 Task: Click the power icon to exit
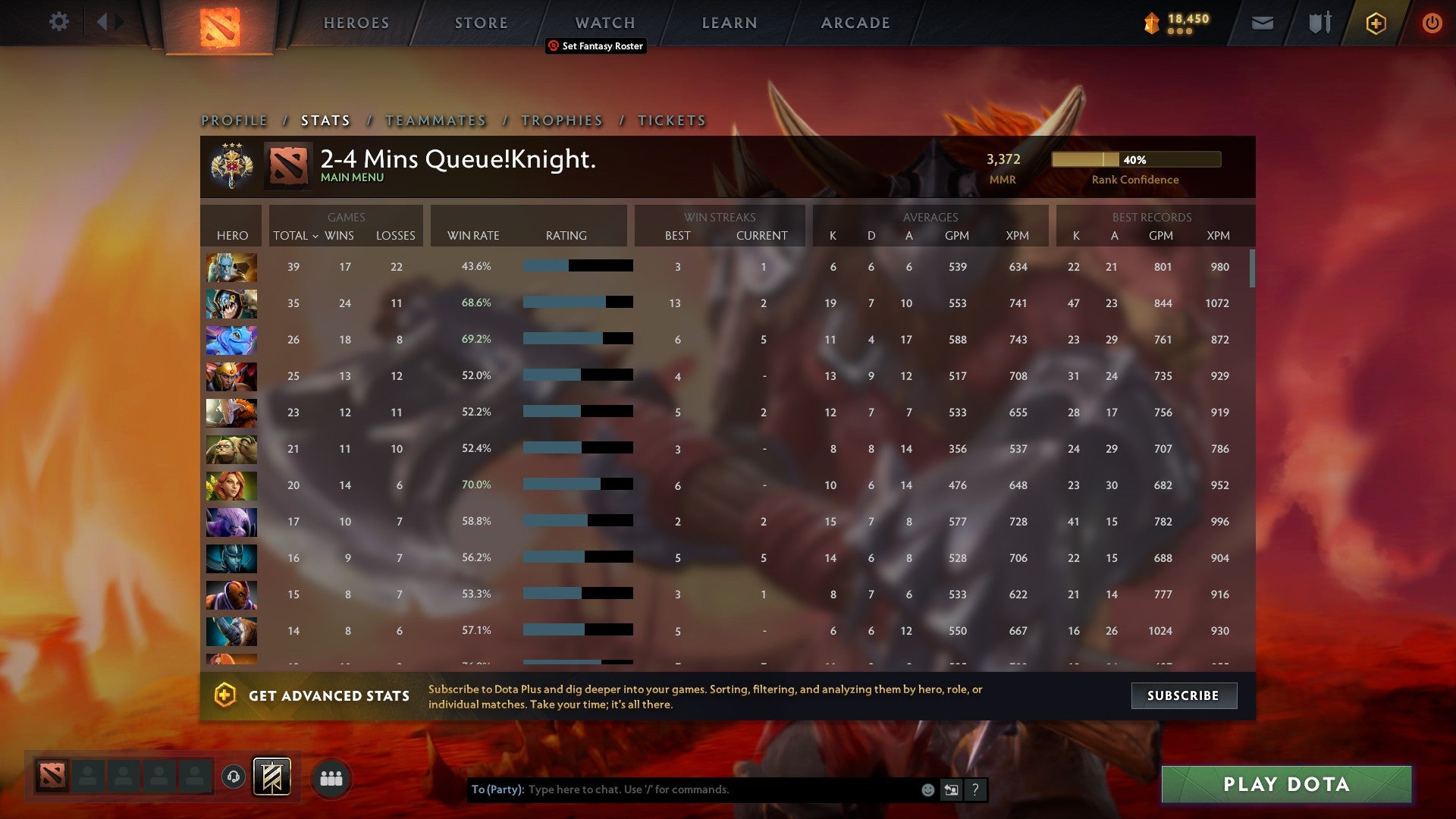pyautogui.click(x=1432, y=23)
